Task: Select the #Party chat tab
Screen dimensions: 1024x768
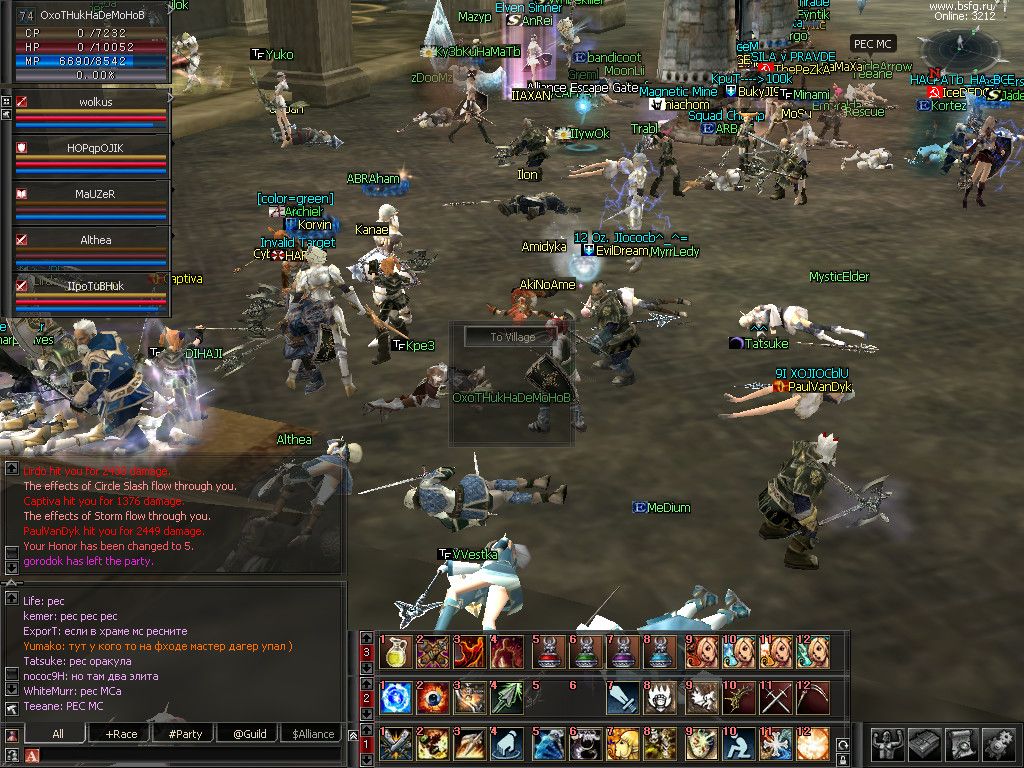Action: [185, 734]
